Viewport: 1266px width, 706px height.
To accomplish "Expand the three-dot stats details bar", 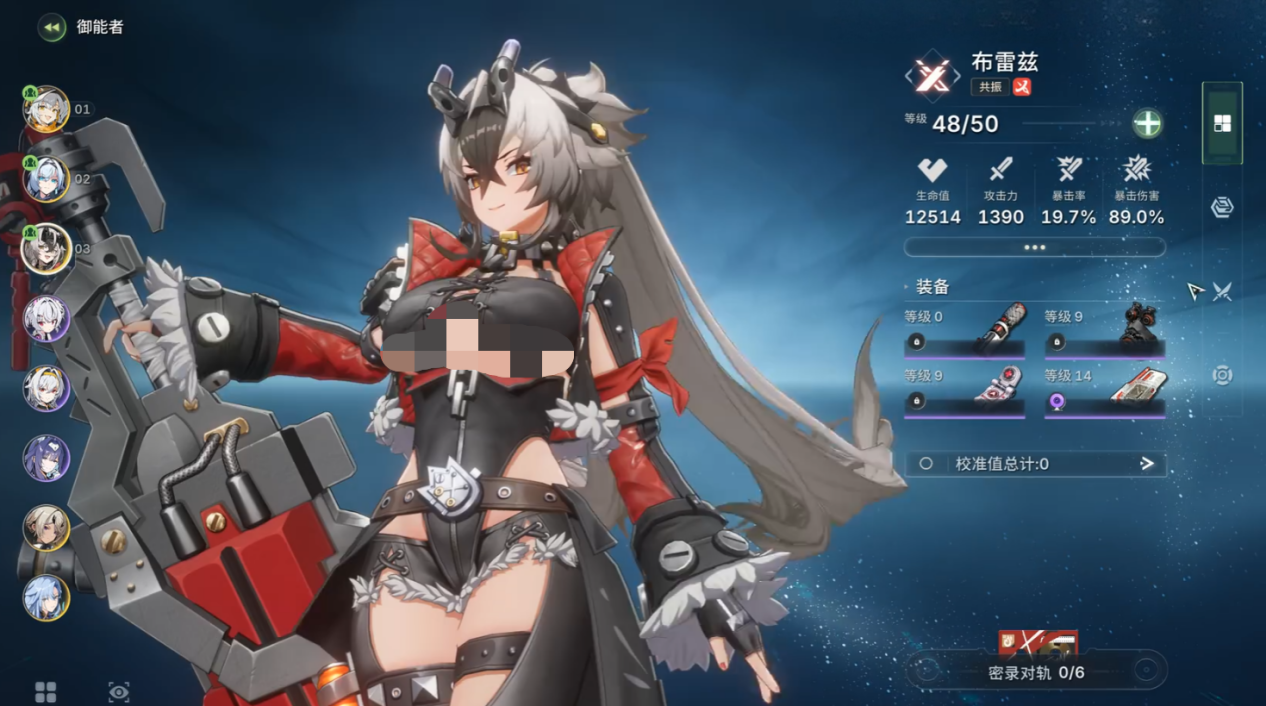I will [1034, 247].
